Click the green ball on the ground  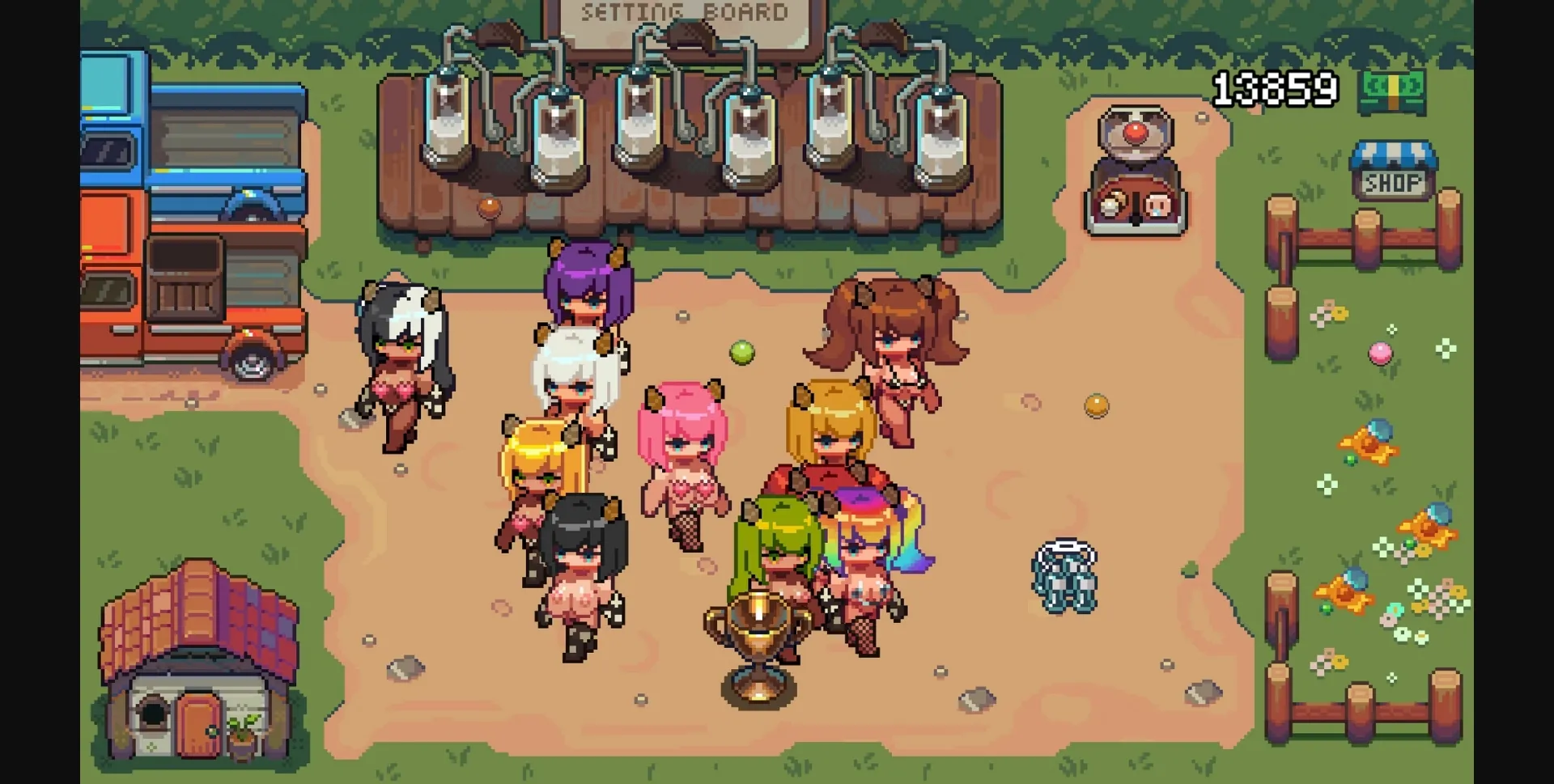click(x=741, y=354)
